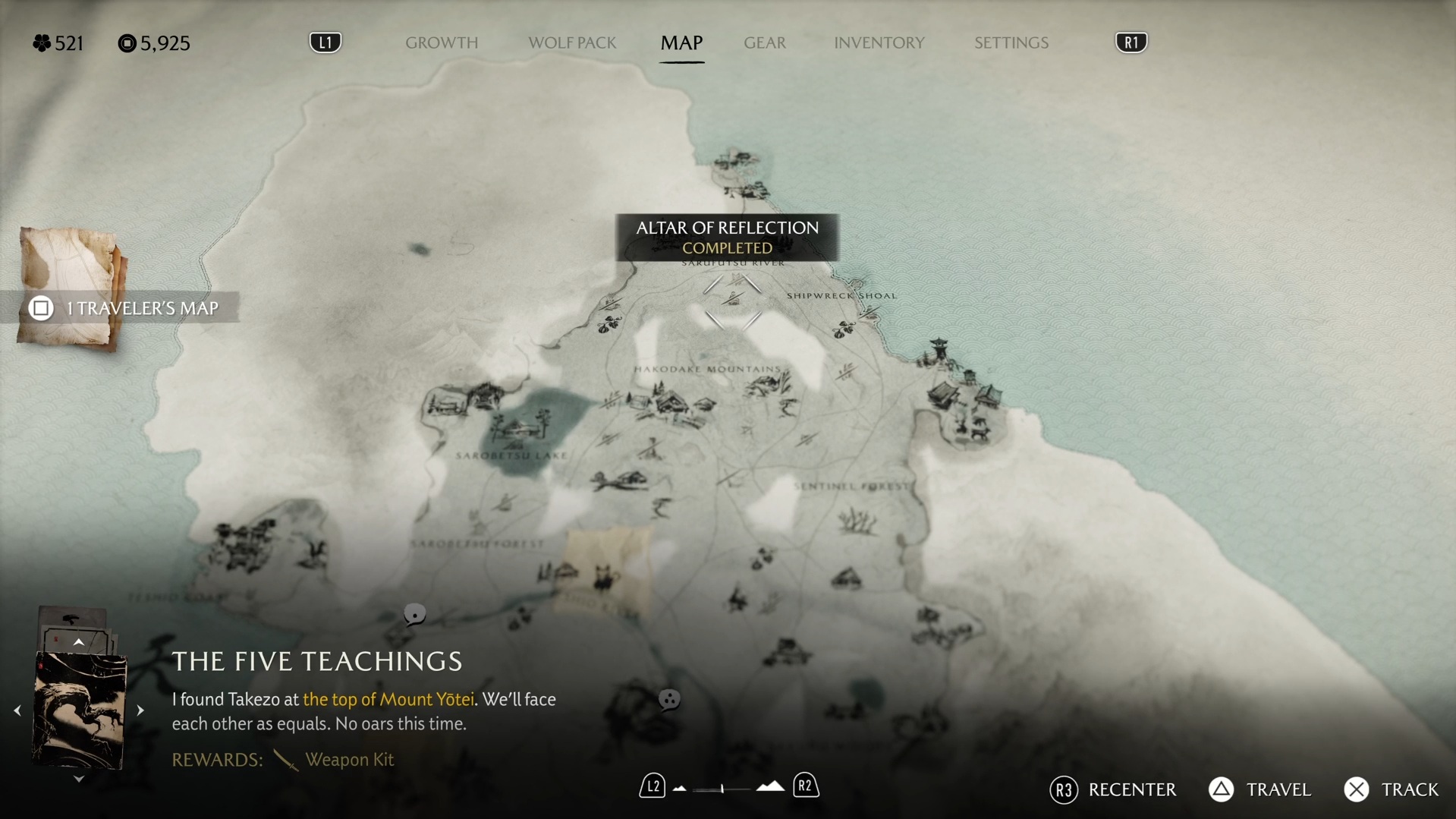Viewport: 1456px width, 819px height.
Task: Show the previous quest with the left arrow
Action: click(x=17, y=710)
